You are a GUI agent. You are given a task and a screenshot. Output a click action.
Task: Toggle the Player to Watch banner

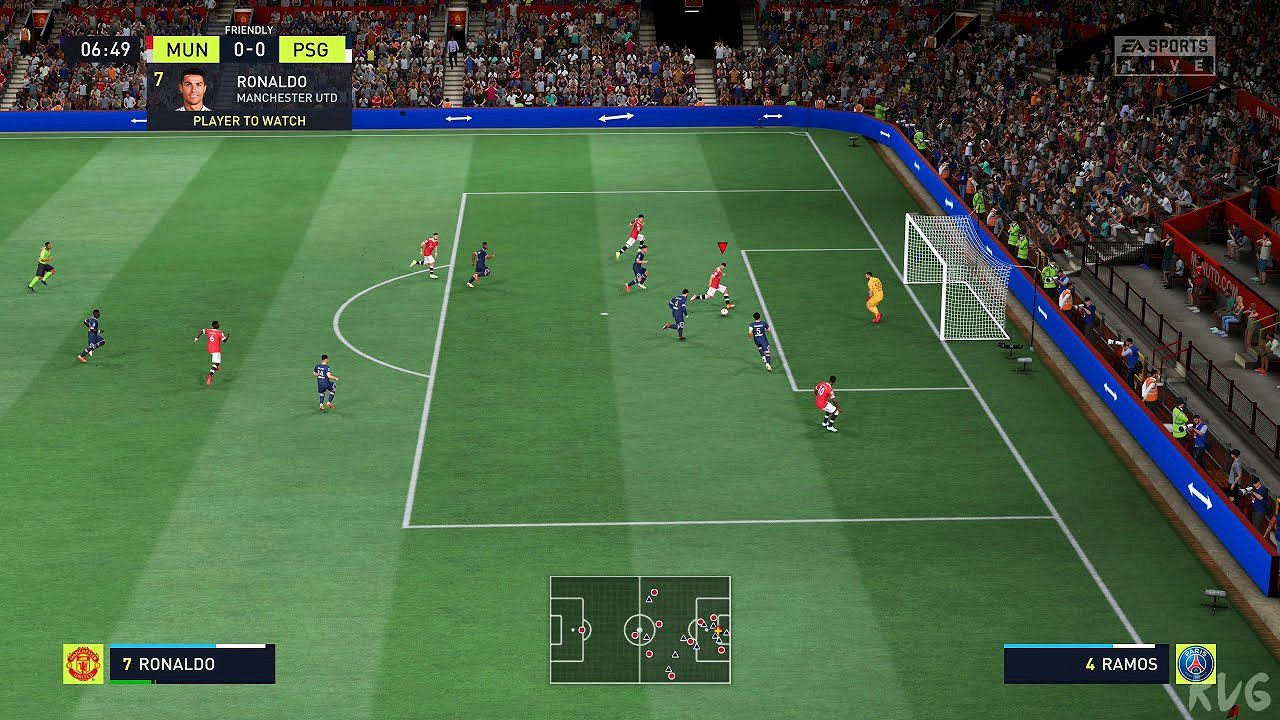[x=249, y=120]
